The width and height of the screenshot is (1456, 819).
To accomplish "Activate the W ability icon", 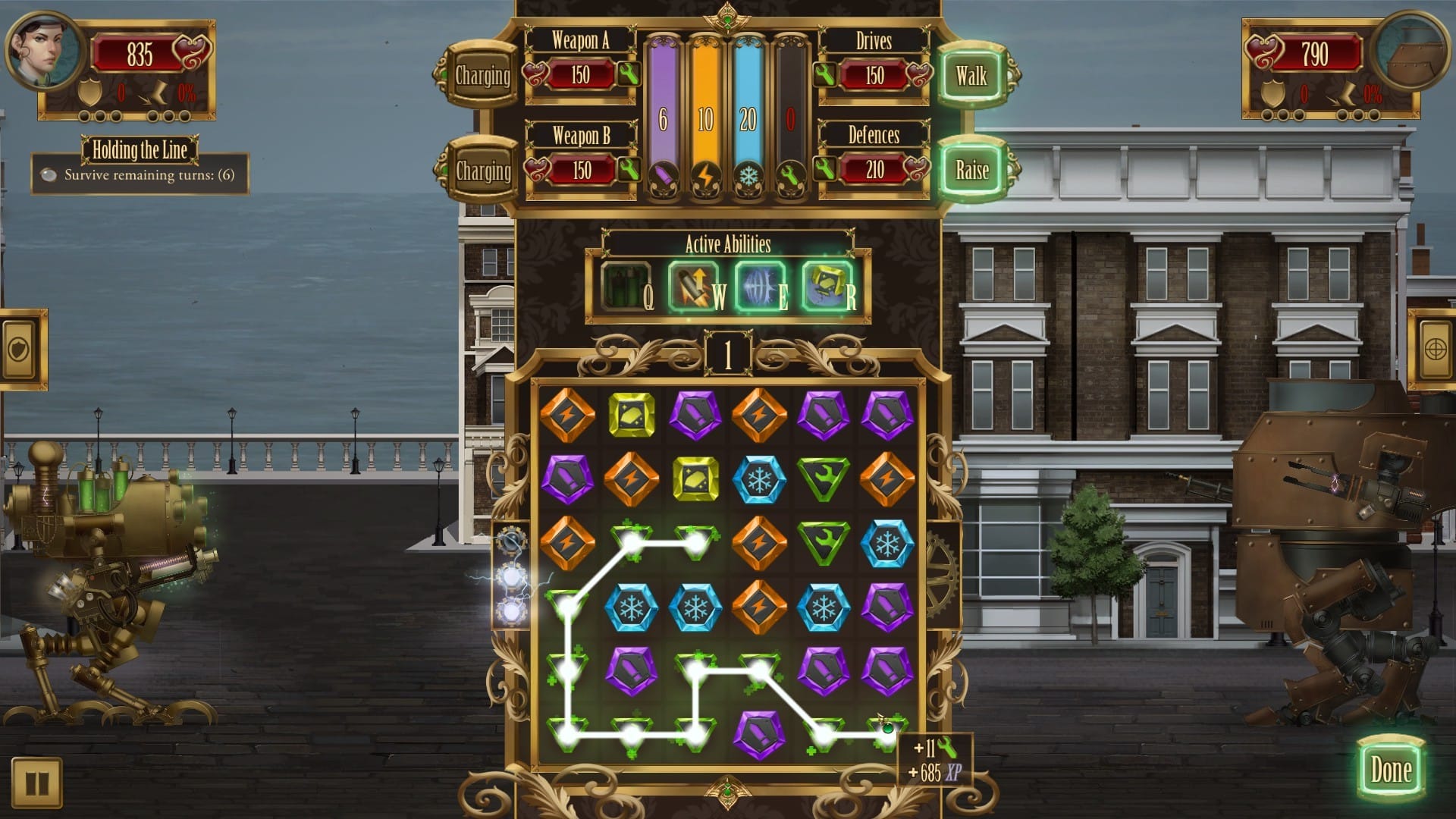I will tap(692, 287).
